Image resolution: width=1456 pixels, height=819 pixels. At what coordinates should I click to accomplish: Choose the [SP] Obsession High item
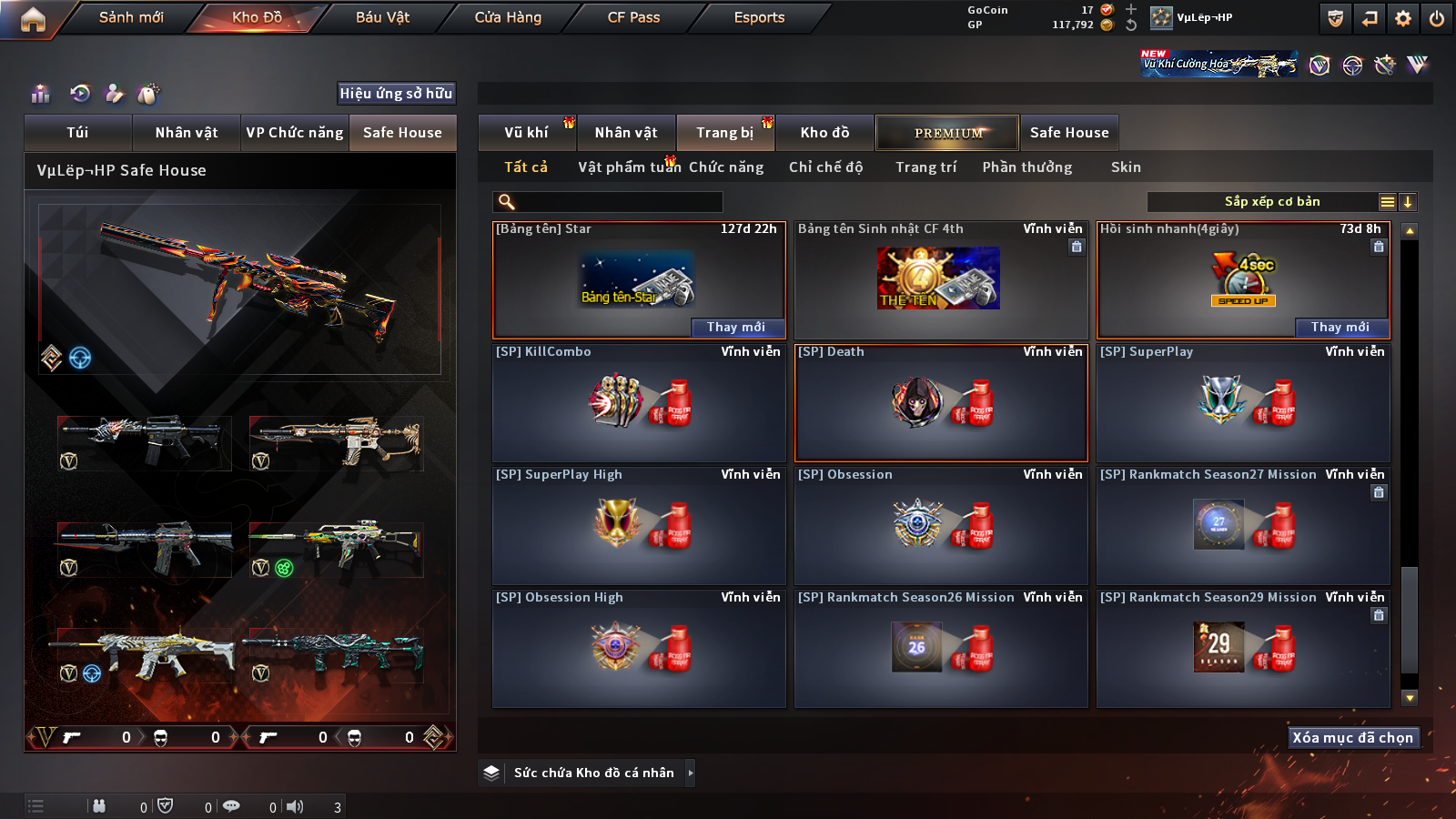[x=639, y=649]
